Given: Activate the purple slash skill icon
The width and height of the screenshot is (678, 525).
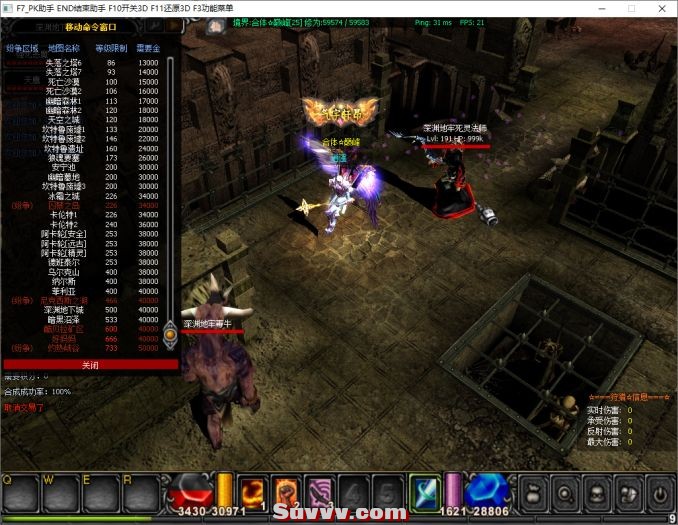Looking at the screenshot, I should tap(321, 491).
